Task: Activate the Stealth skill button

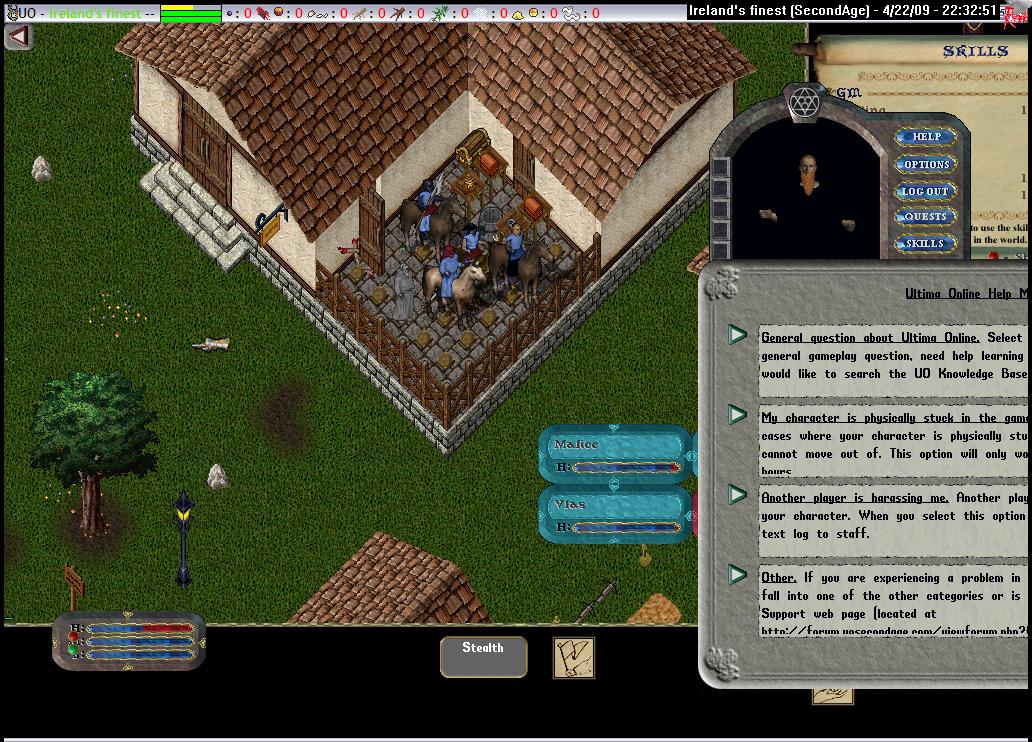Action: [x=483, y=656]
